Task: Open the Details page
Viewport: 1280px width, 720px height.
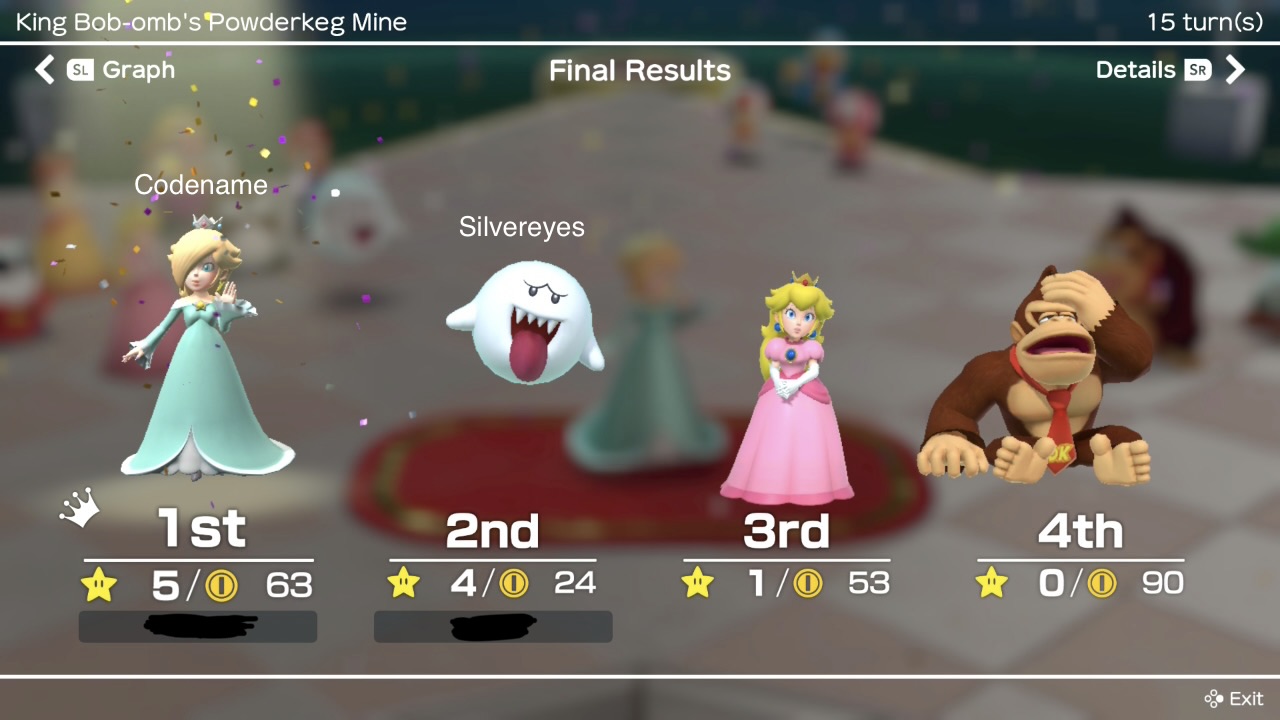Action: coord(1169,70)
